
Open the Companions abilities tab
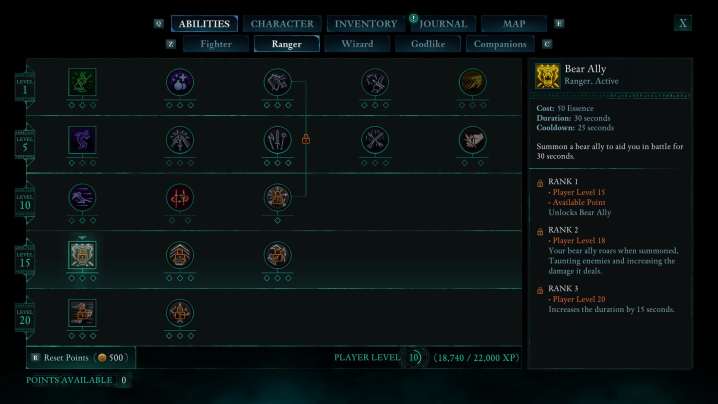click(500, 44)
